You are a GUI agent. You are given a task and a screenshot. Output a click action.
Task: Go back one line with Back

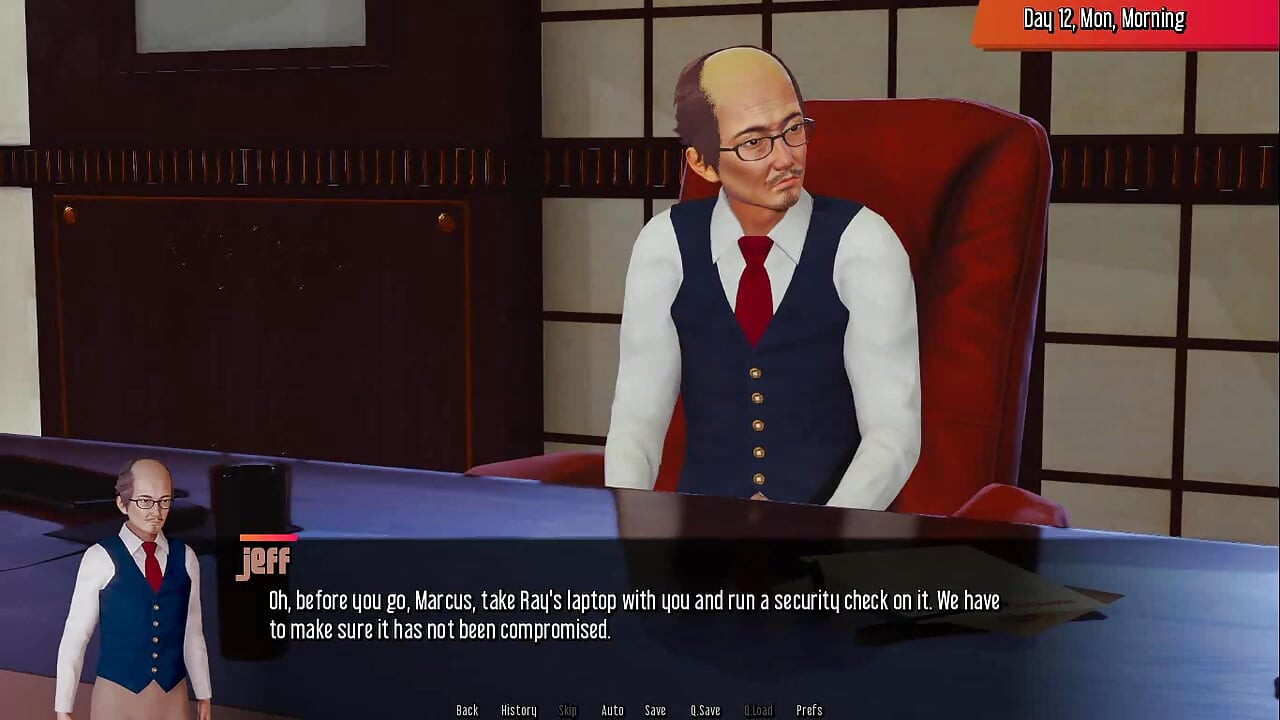pyautogui.click(x=467, y=710)
